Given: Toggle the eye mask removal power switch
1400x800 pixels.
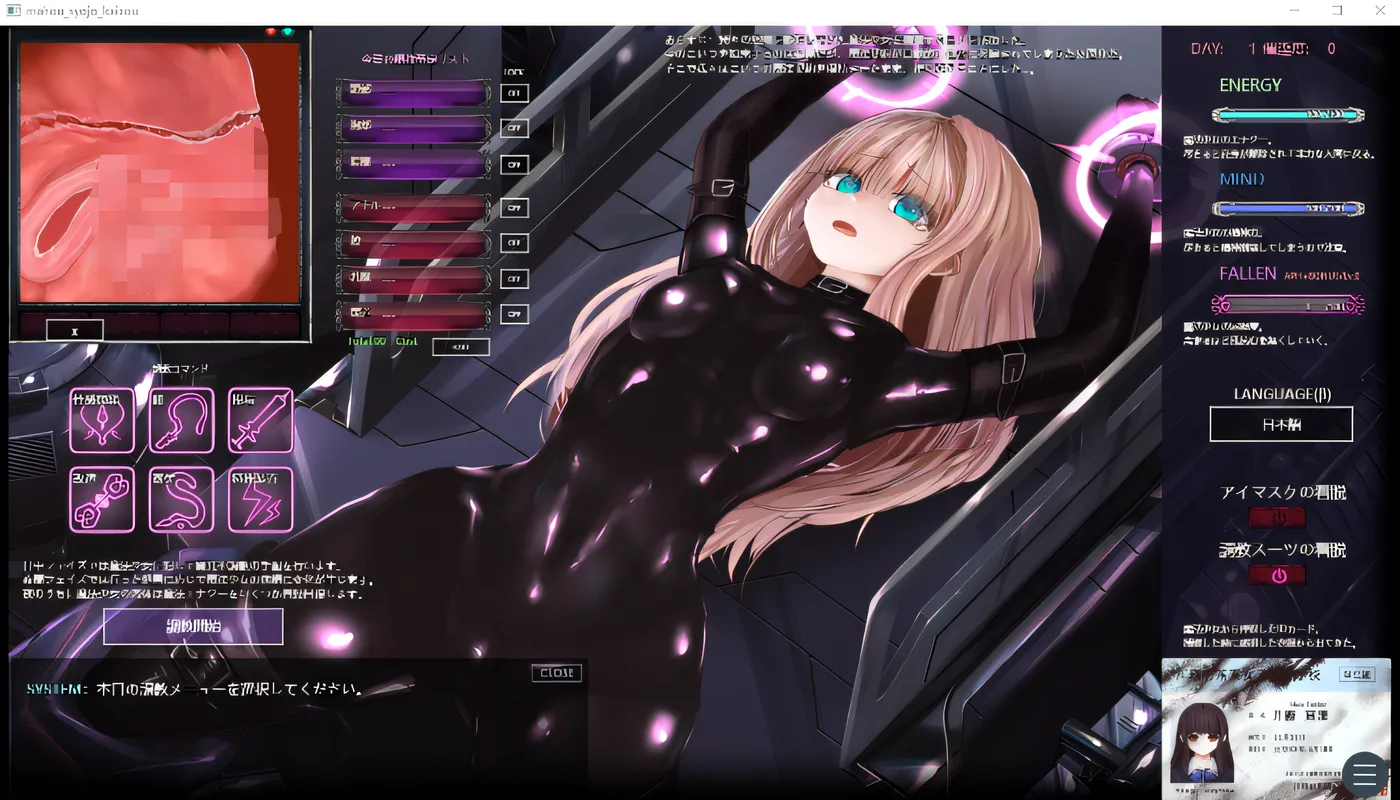Looking at the screenshot, I should (x=1277, y=517).
